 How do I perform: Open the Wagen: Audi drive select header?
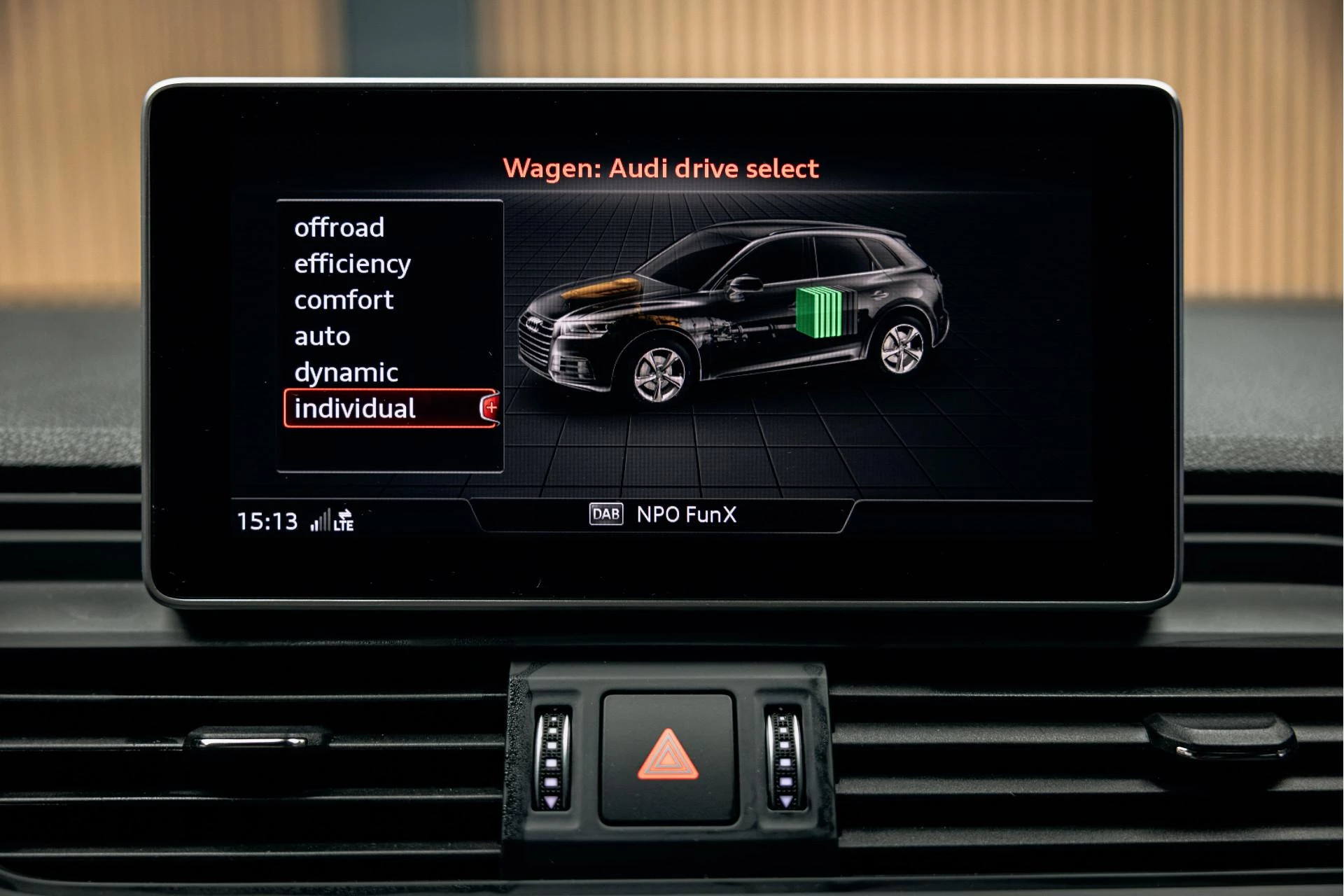pyautogui.click(x=661, y=168)
